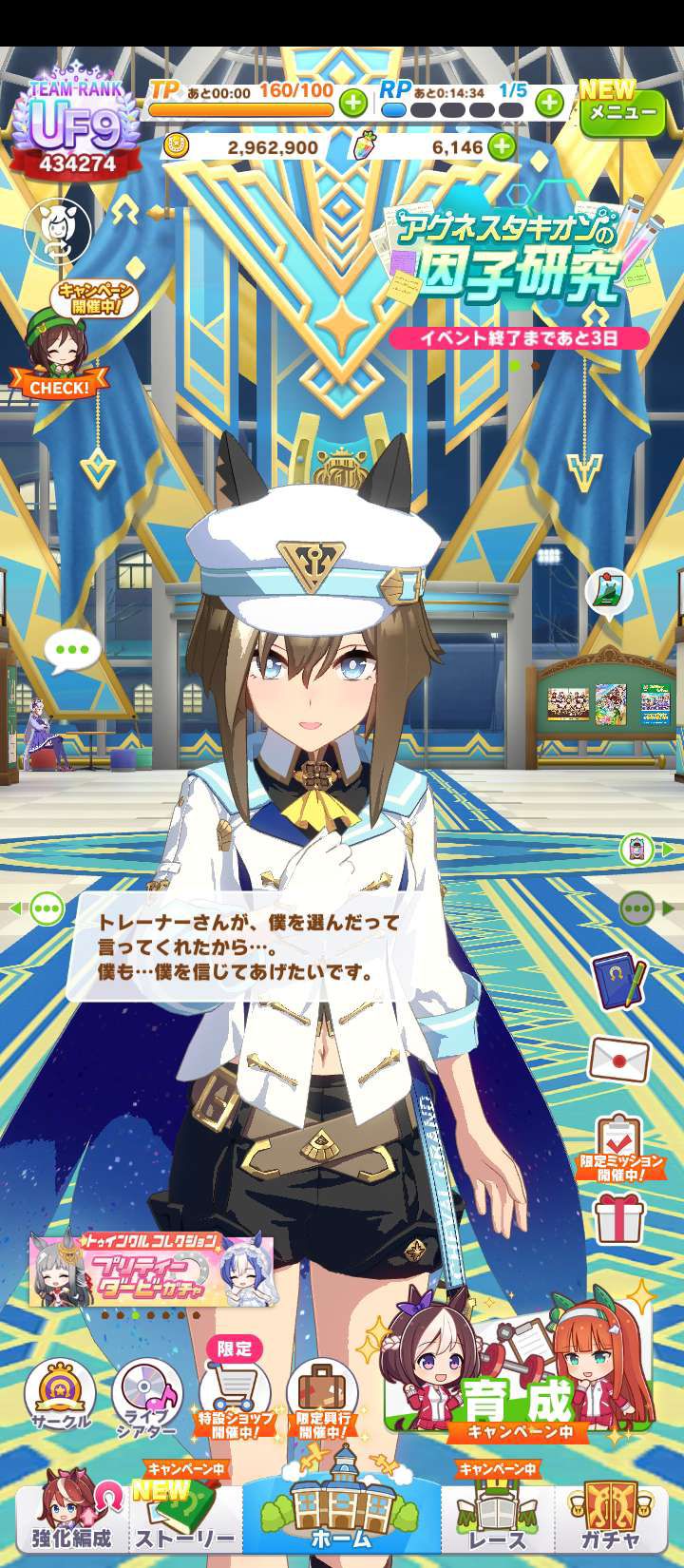Image resolution: width=684 pixels, height=1568 pixels.
Task: Open the green メニュー menu button
Action: click(x=622, y=112)
